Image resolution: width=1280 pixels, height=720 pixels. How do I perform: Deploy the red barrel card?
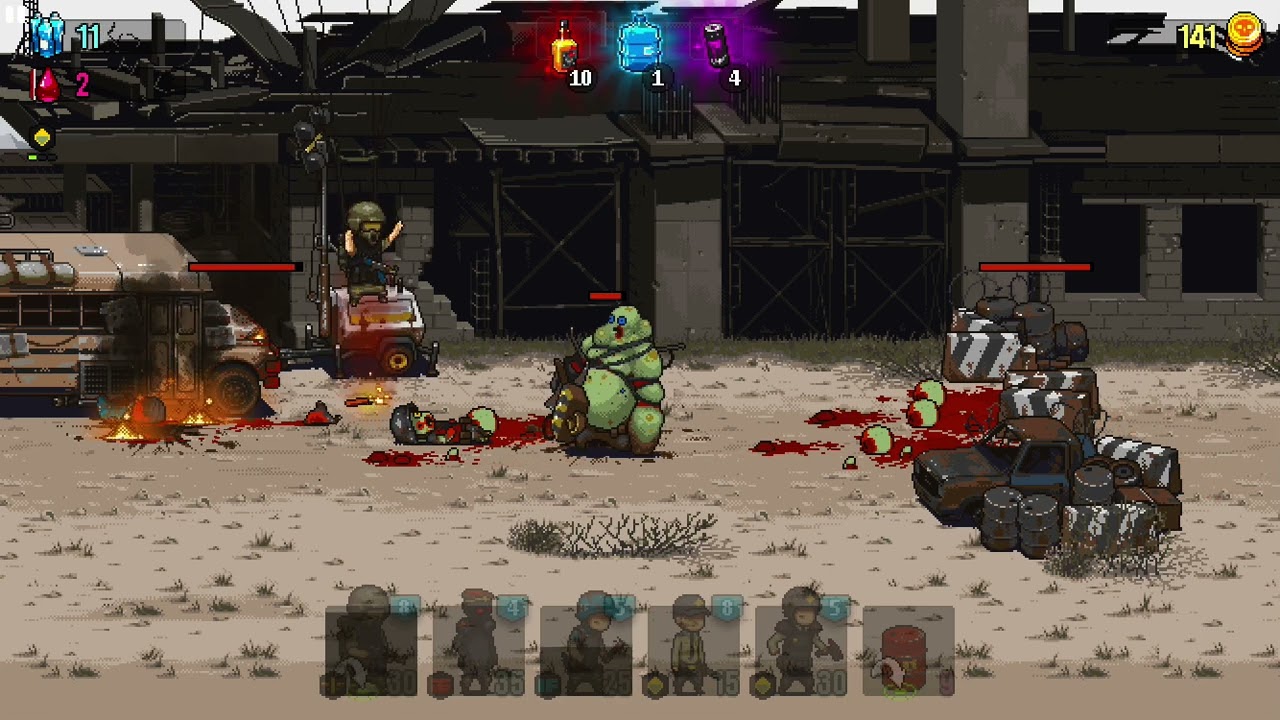pyautogui.click(x=908, y=650)
